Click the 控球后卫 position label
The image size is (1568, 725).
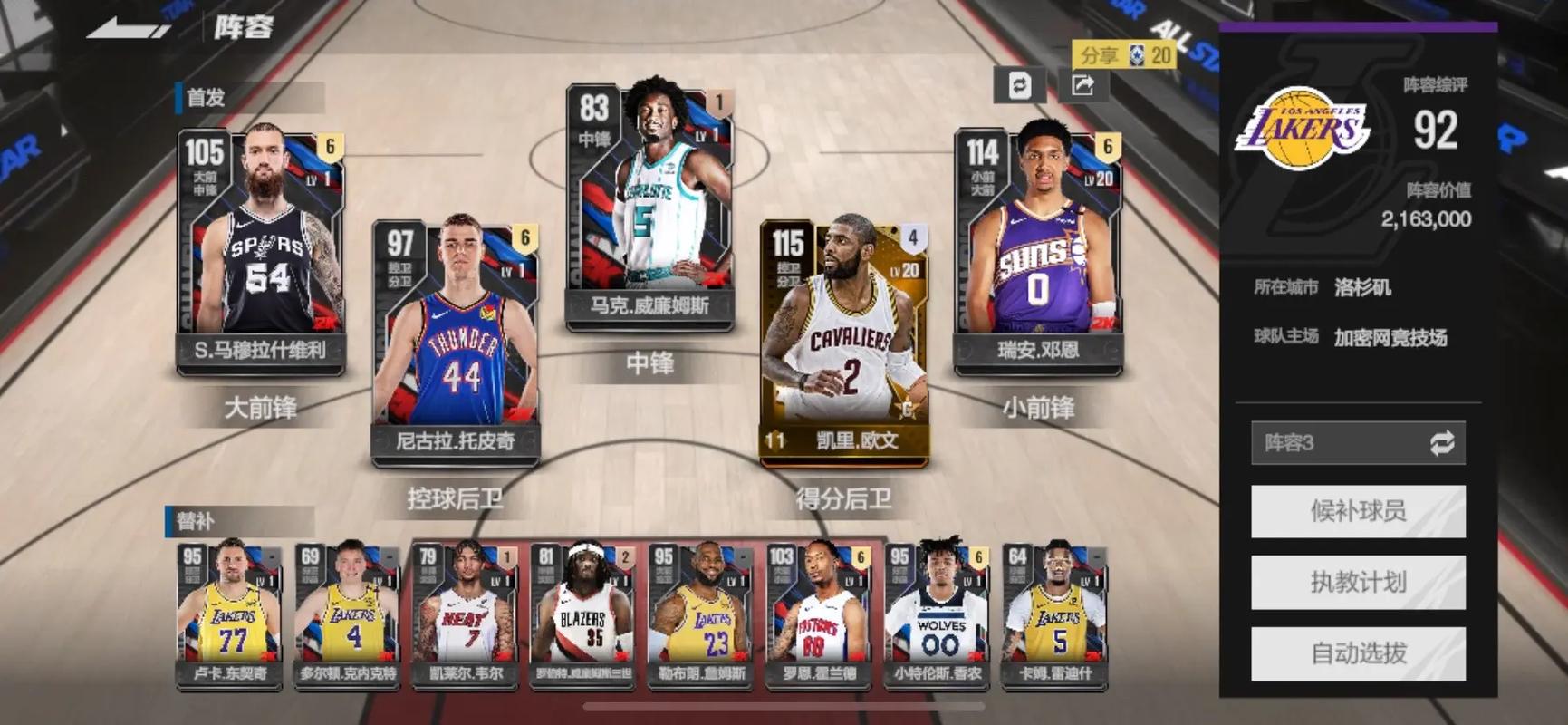(457, 498)
